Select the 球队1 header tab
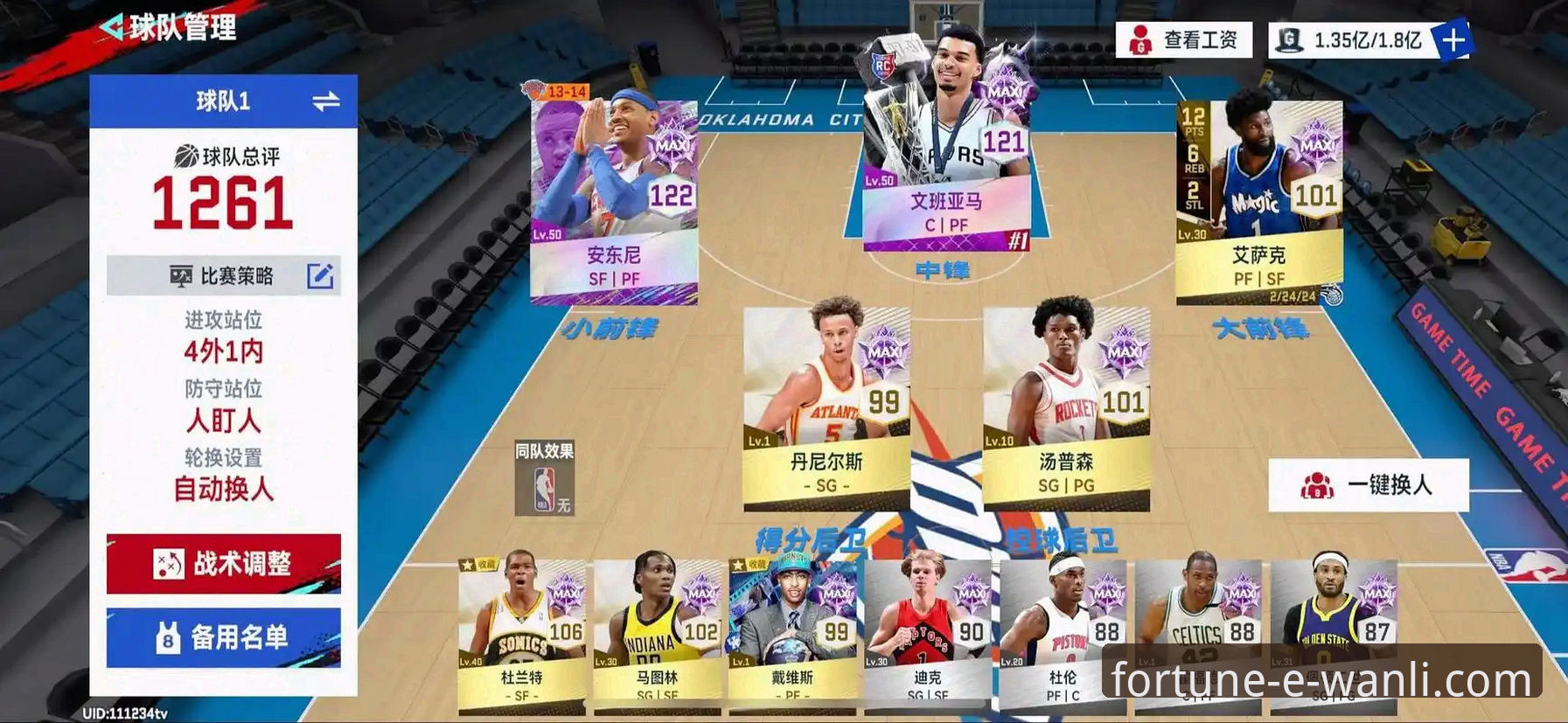 (222, 99)
